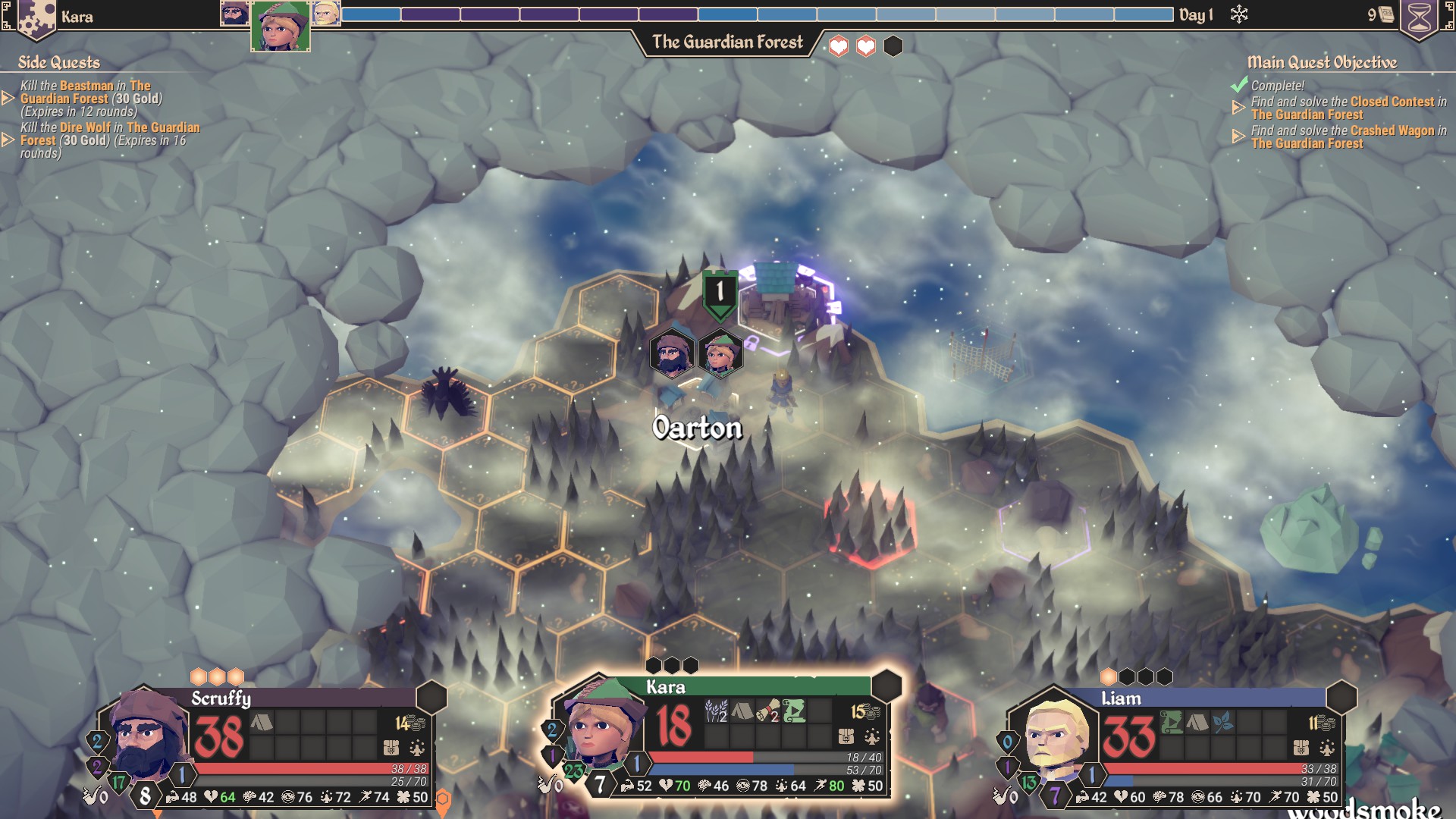Image resolution: width=1456 pixels, height=819 pixels.
Task: Open Liam's inventory chest
Action: coord(1301,748)
